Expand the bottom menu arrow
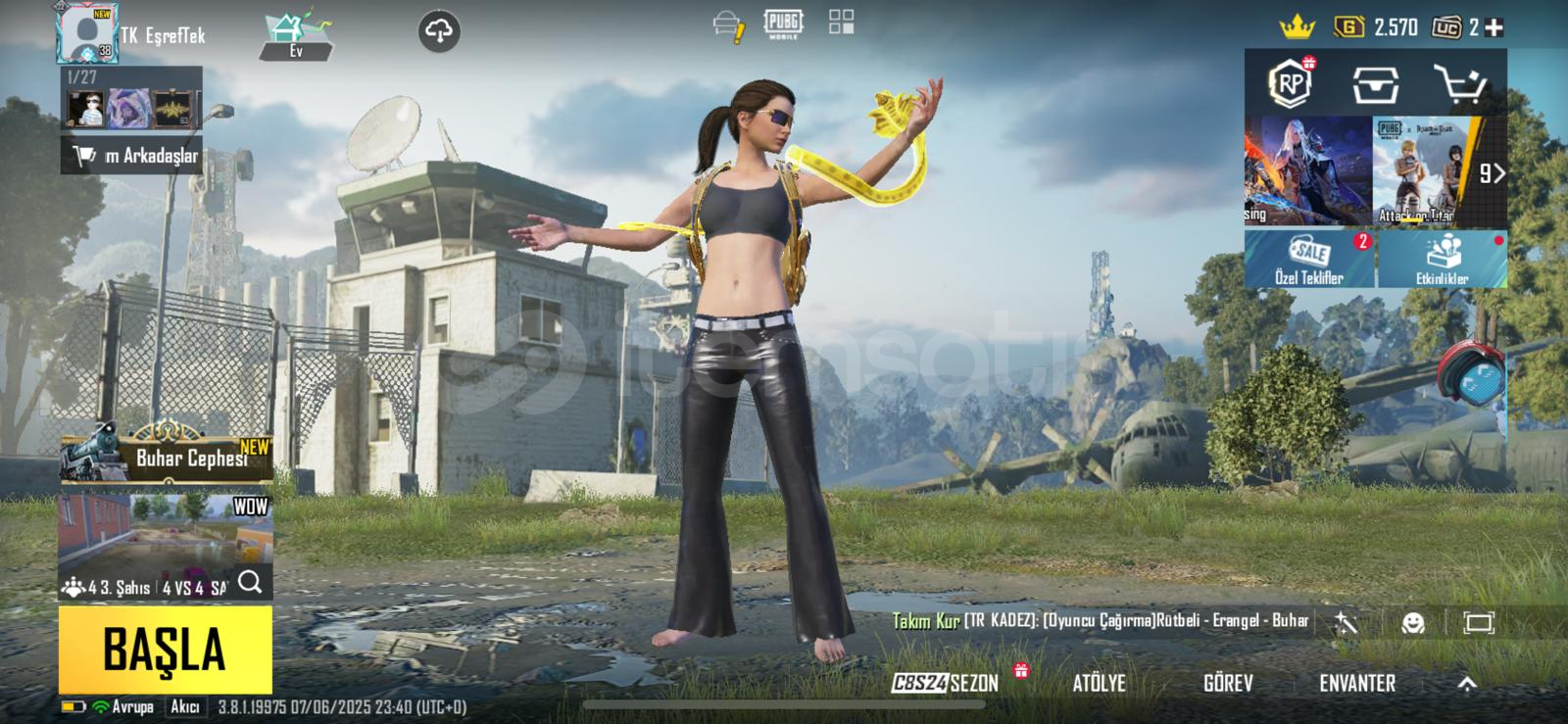The image size is (1568, 724). (x=1467, y=684)
